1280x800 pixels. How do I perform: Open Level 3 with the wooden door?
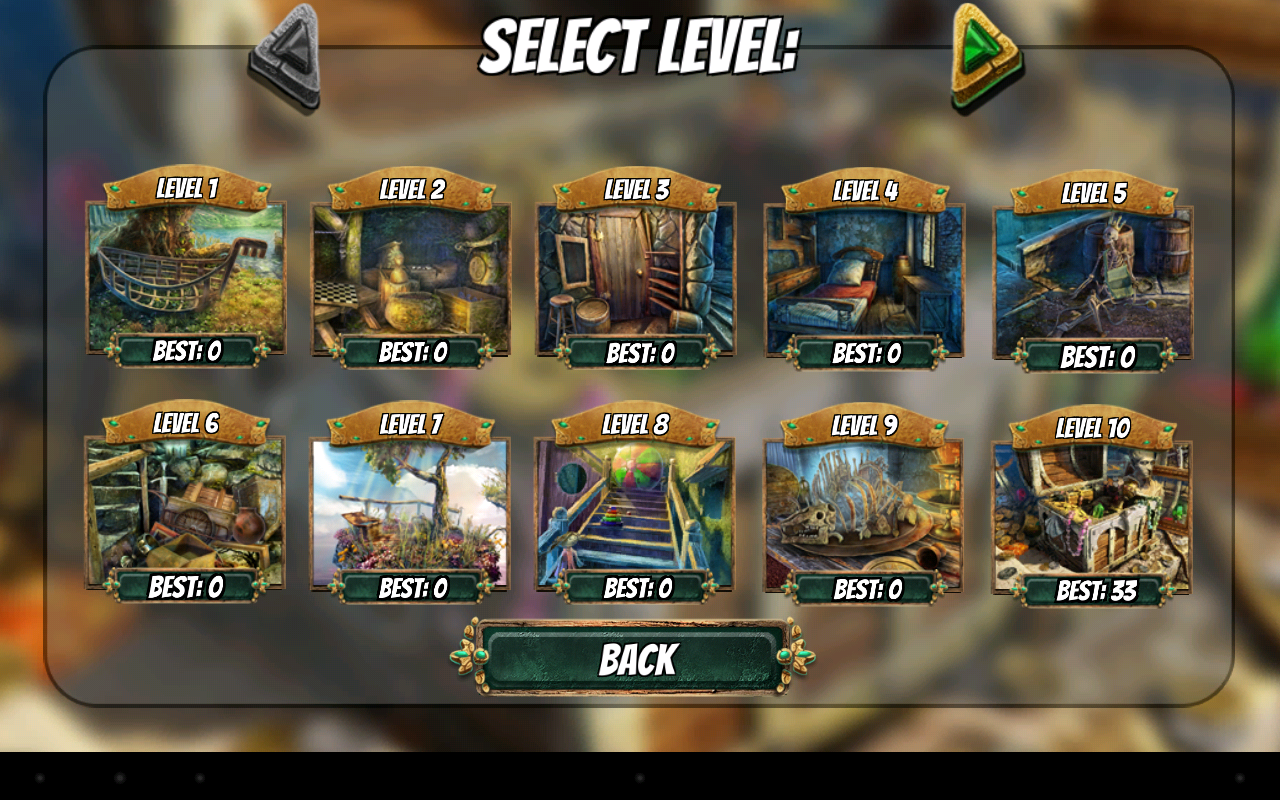[636, 275]
